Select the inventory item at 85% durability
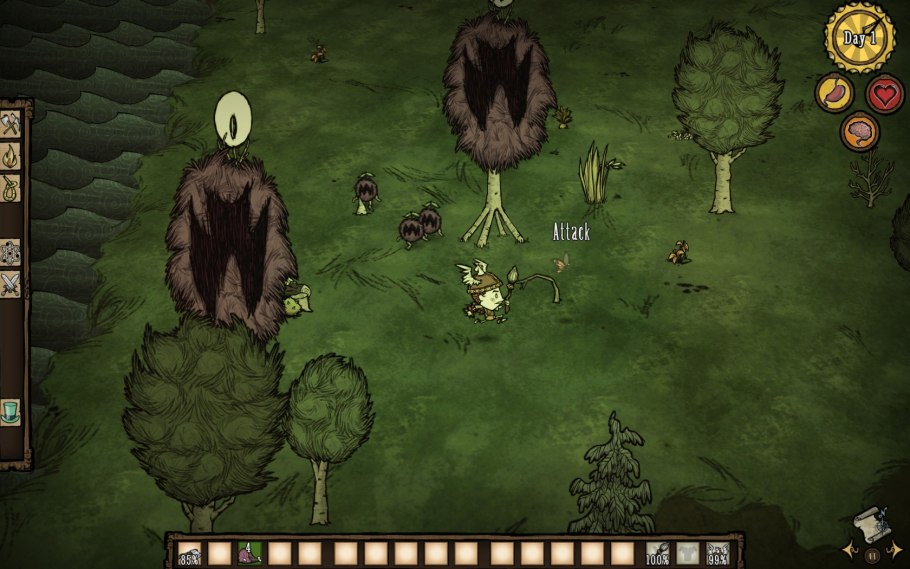 click(189, 553)
